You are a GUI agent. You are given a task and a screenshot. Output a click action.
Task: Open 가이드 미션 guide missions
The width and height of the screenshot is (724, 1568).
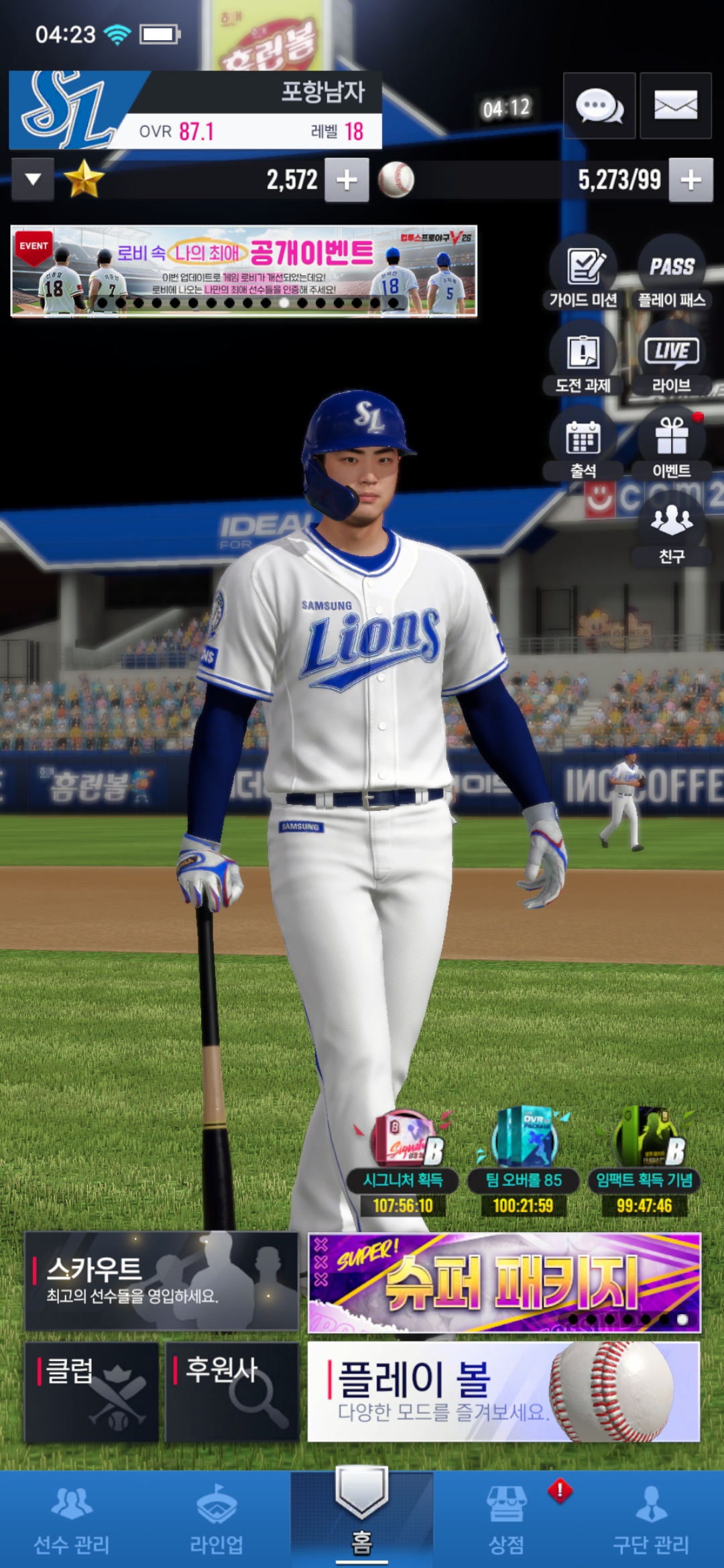pyautogui.click(x=583, y=273)
